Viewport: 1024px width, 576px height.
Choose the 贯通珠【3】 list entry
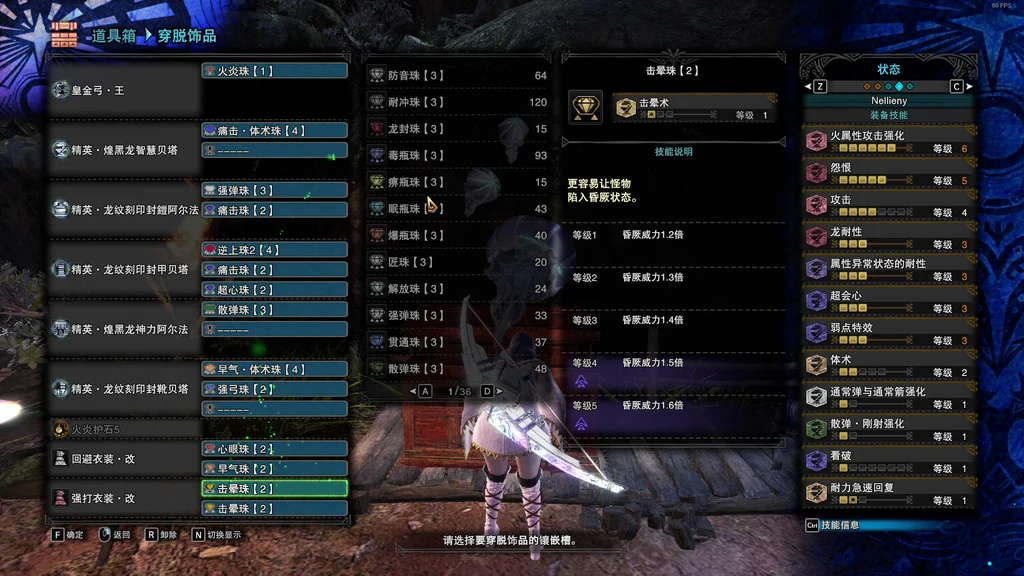click(457, 342)
